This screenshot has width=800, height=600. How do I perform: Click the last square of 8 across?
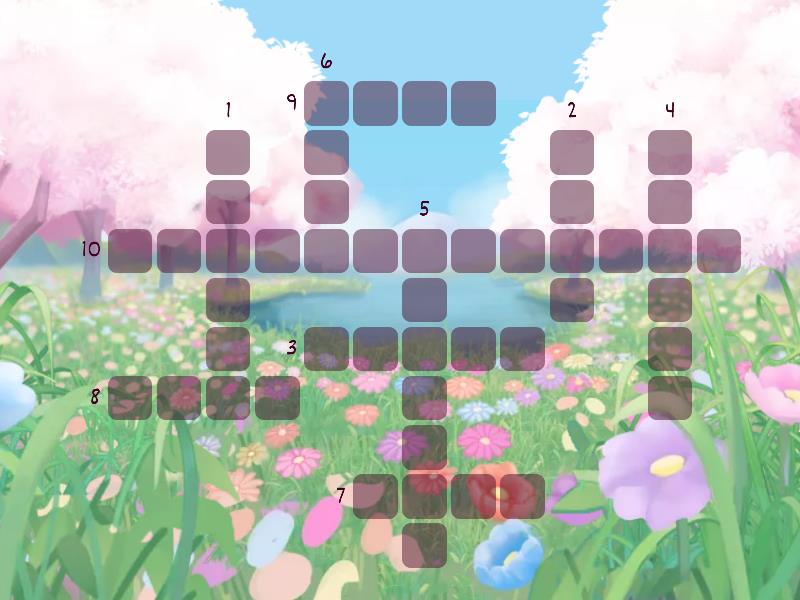(277, 397)
